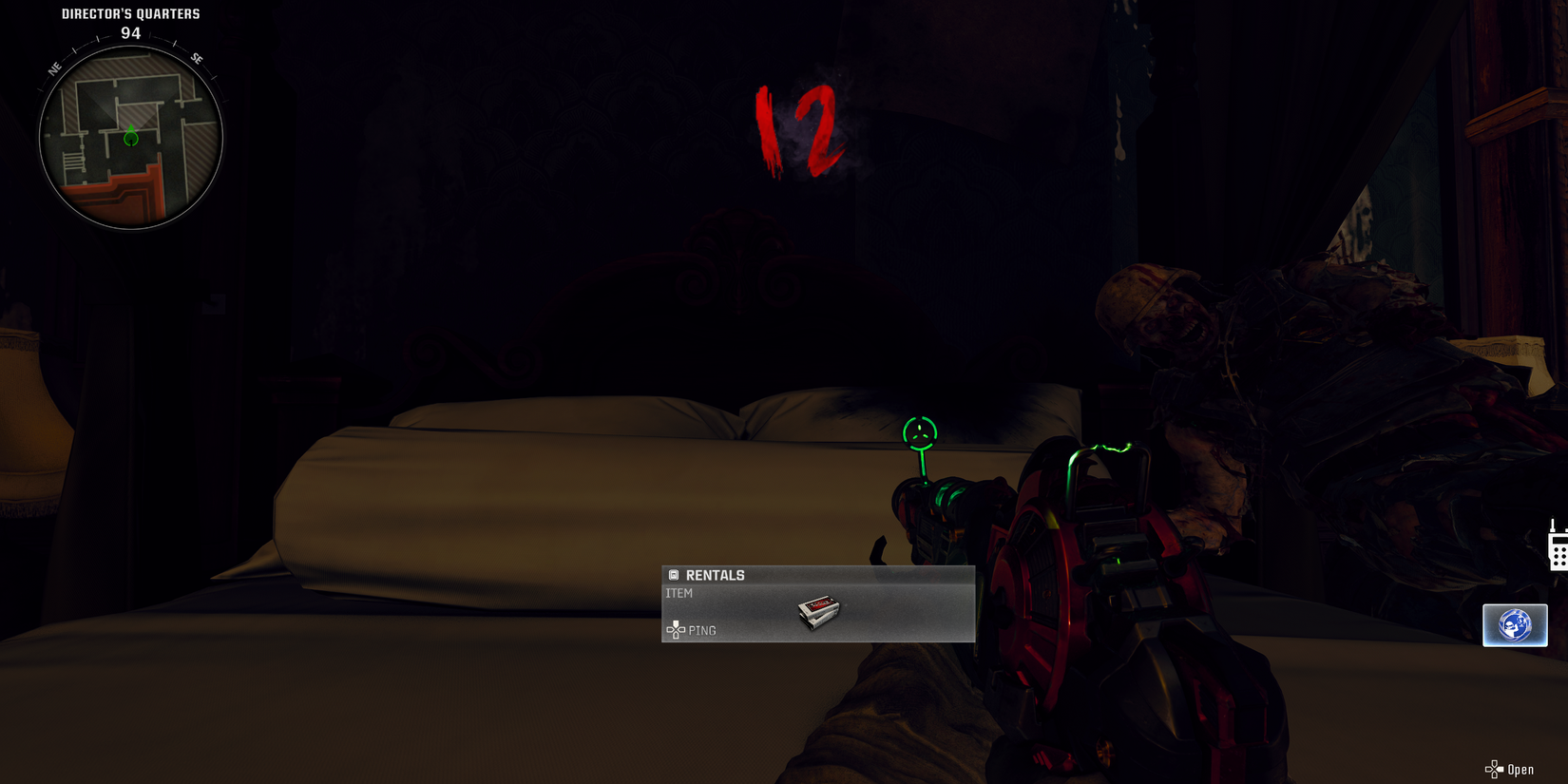Click the PING d-pad icon
This screenshot has width=1568, height=784.
point(677,630)
